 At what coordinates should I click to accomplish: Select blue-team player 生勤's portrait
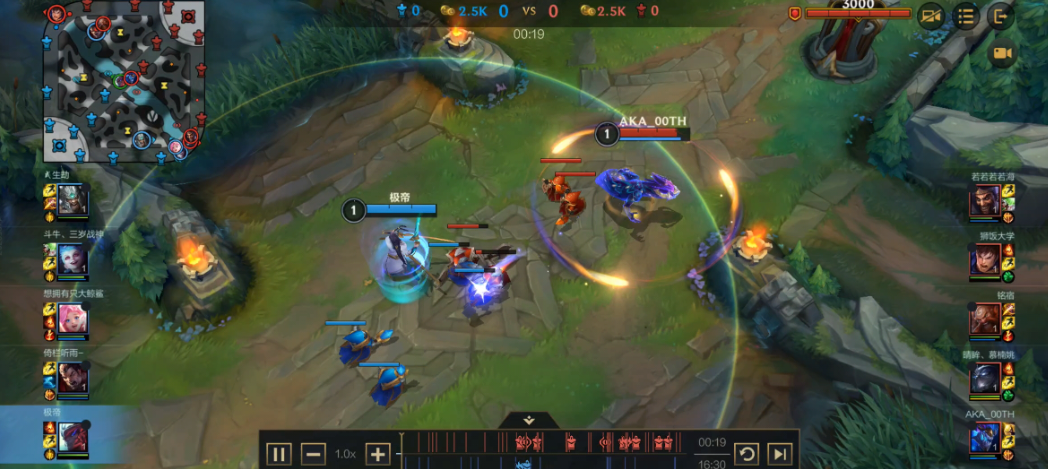[x=72, y=203]
